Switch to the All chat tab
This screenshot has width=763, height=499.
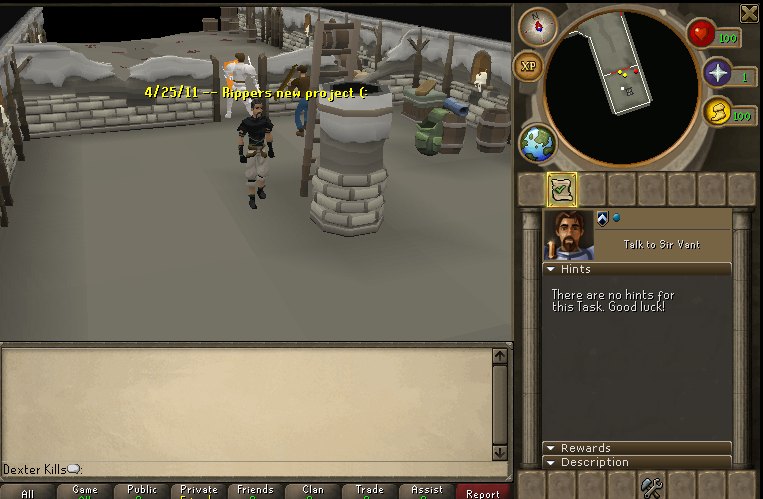coord(28,493)
